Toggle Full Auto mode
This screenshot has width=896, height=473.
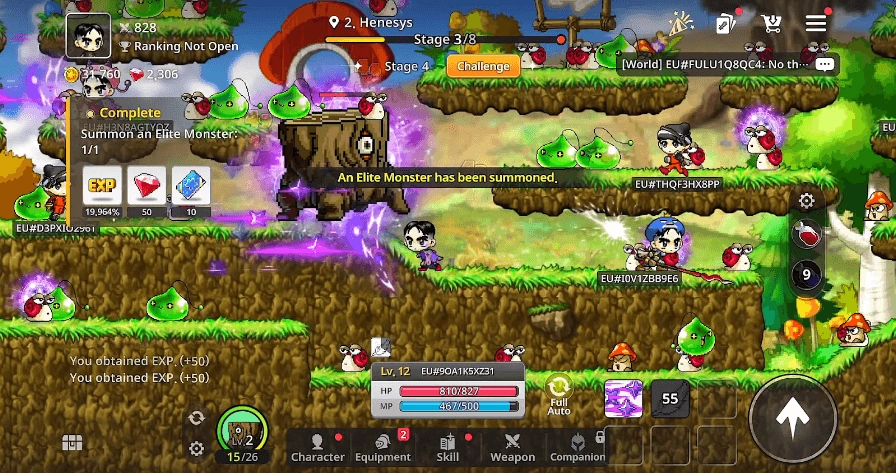coord(558,394)
